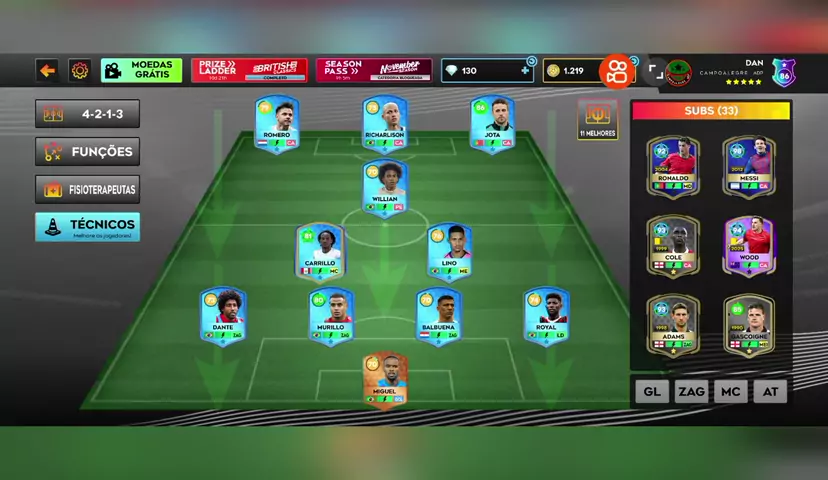828x480 pixels.
Task: Filter substitutes by GL goalkeepers
Action: pyautogui.click(x=651, y=391)
